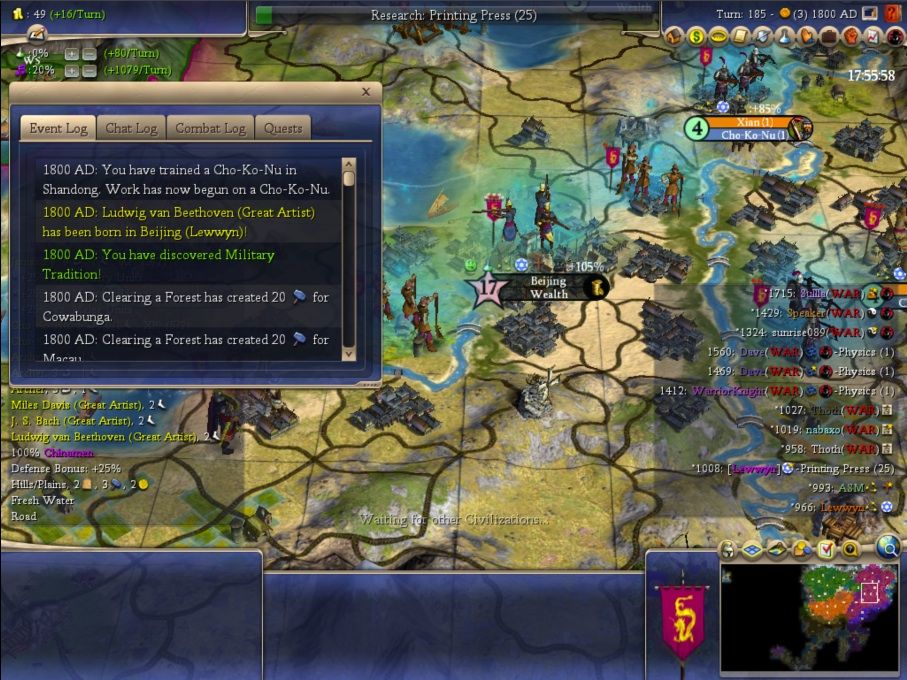The height and width of the screenshot is (680, 907).
Task: Select the Quests tab
Action: (282, 128)
